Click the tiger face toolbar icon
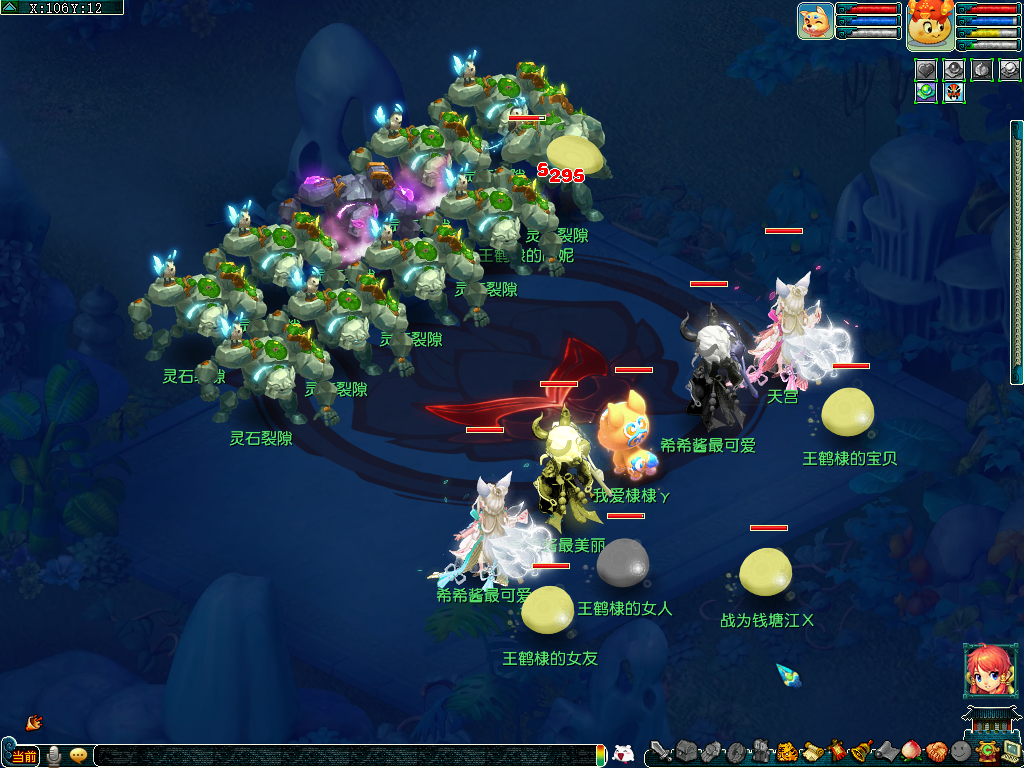This screenshot has width=1024, height=768. pos(786,751)
